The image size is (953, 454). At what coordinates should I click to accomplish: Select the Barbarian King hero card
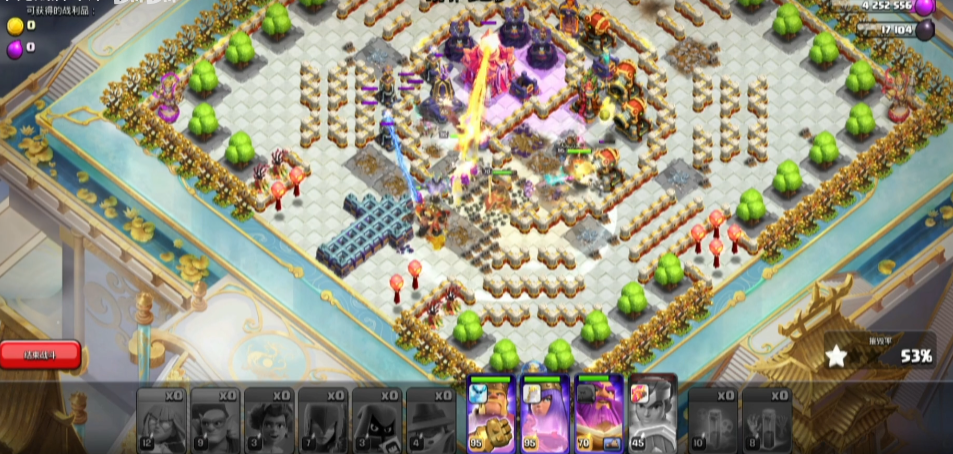491,415
